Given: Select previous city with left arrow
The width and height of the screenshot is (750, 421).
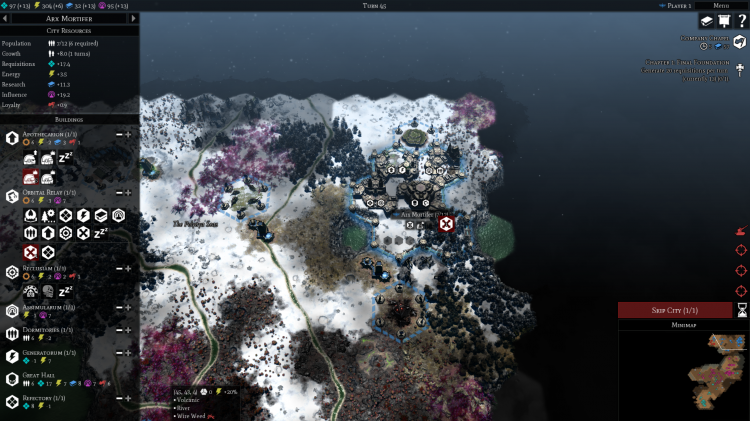Looking at the screenshot, I should 5,18.
